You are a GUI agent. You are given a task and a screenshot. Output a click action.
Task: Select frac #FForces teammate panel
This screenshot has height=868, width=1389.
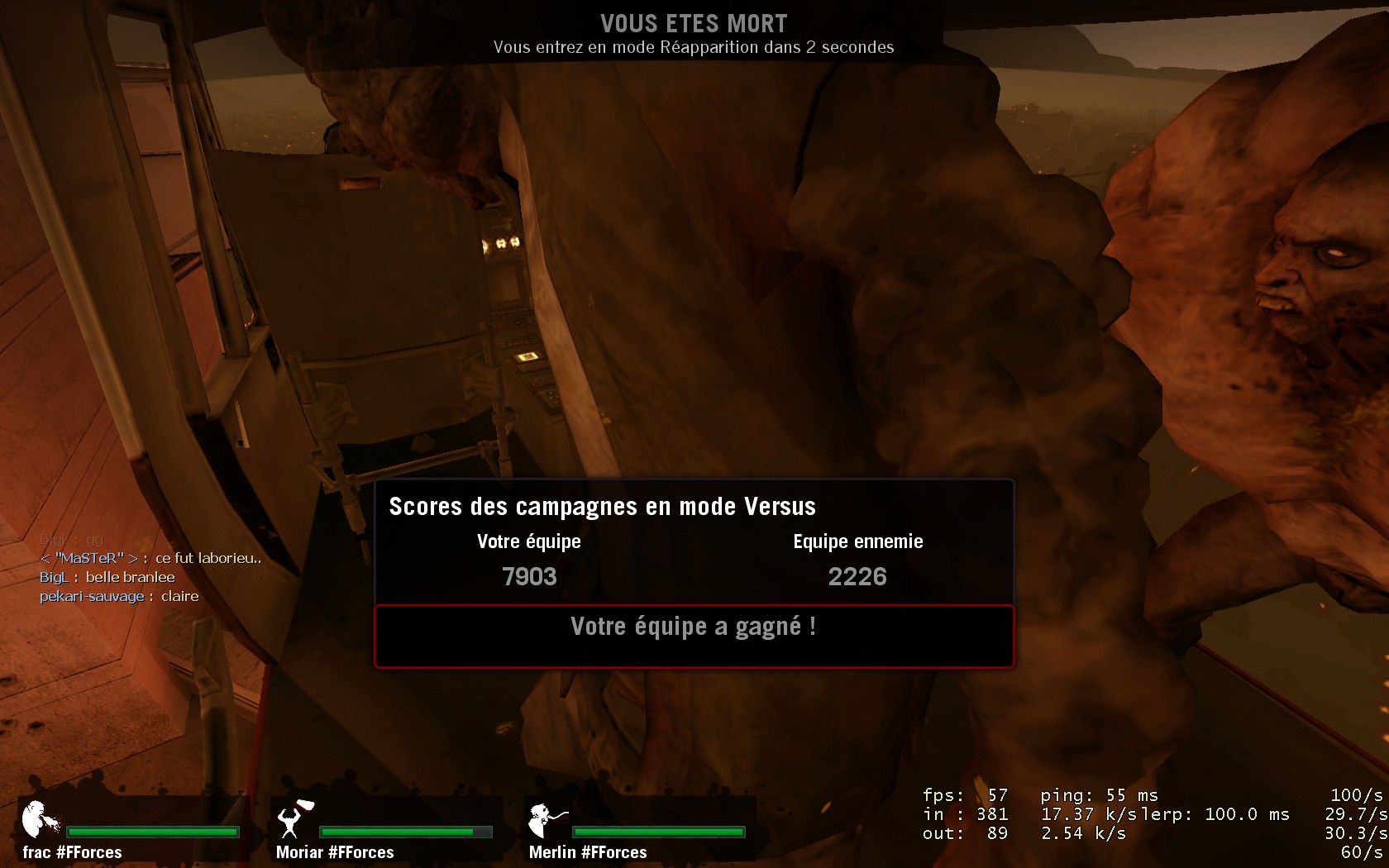[x=132, y=831]
